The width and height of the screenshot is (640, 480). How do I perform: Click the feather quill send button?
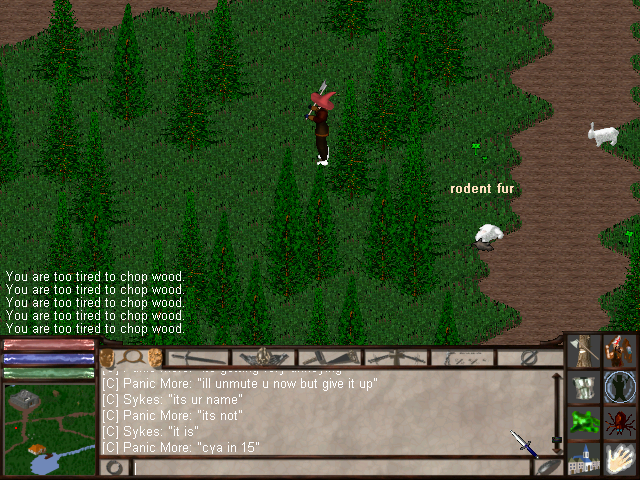tap(547, 466)
